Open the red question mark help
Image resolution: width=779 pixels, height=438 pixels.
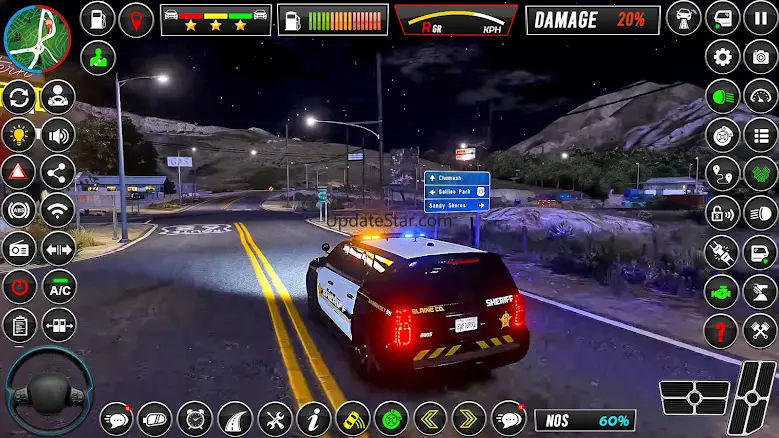click(722, 327)
